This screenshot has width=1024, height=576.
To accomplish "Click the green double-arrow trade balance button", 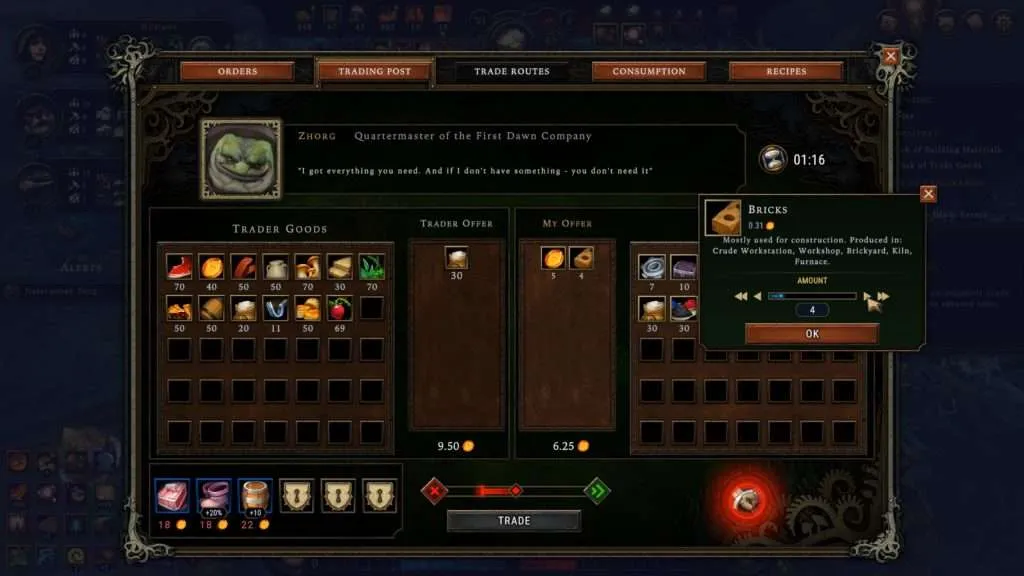I will coord(596,490).
